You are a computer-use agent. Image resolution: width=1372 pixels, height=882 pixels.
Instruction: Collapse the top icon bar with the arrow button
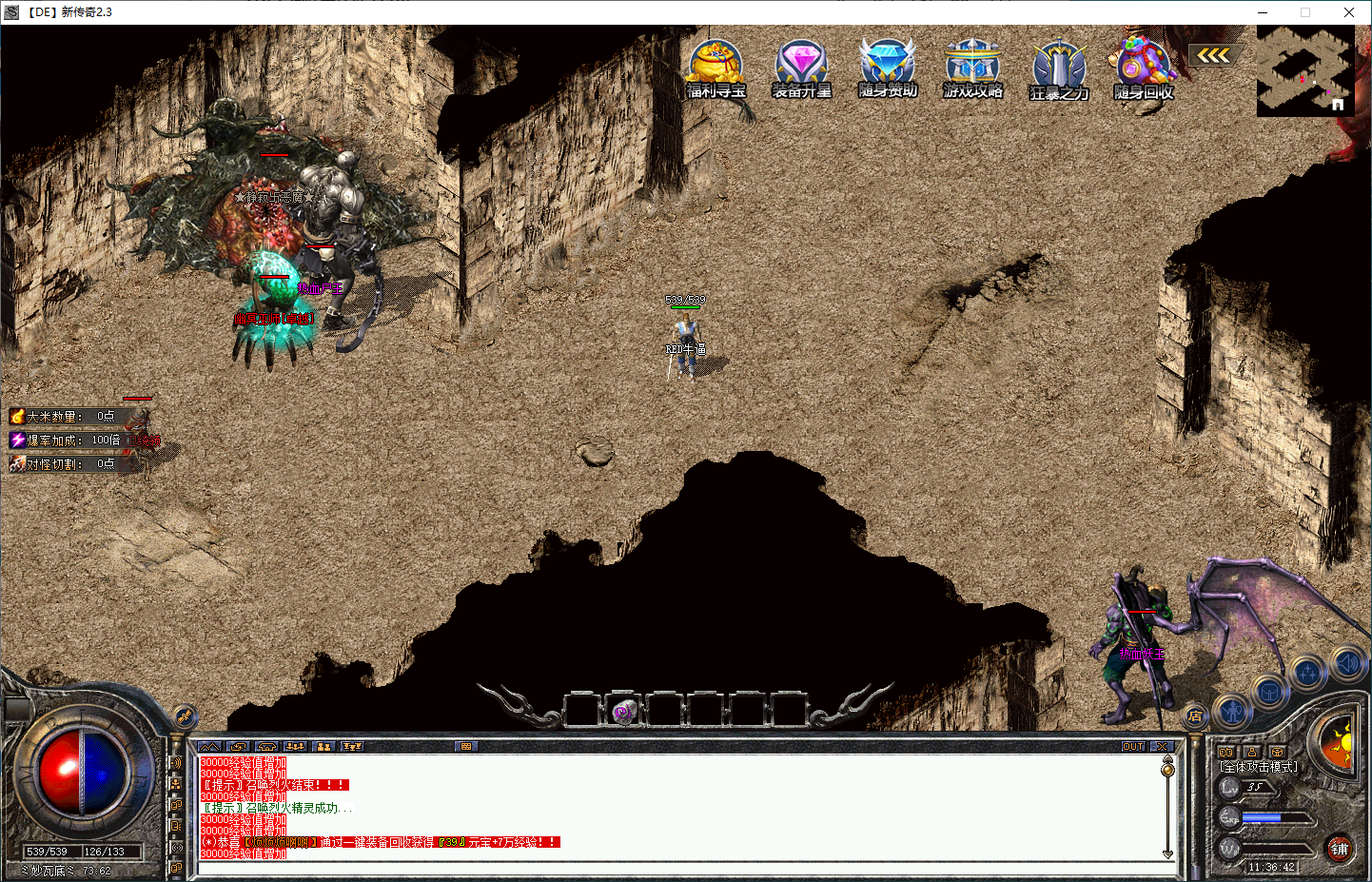click(x=1213, y=56)
